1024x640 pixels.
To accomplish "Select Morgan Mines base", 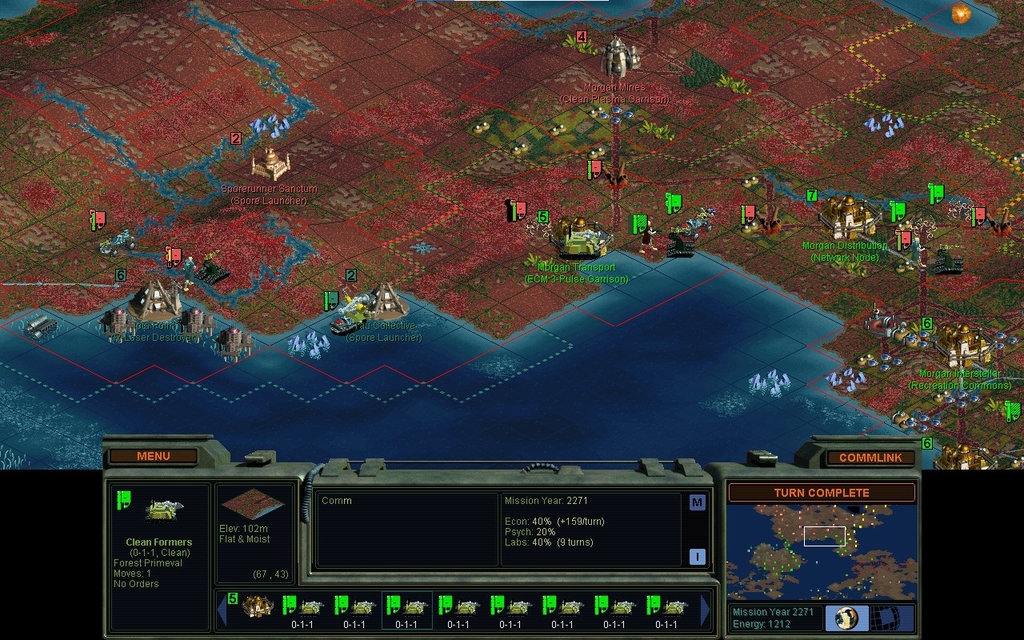I will [619, 57].
